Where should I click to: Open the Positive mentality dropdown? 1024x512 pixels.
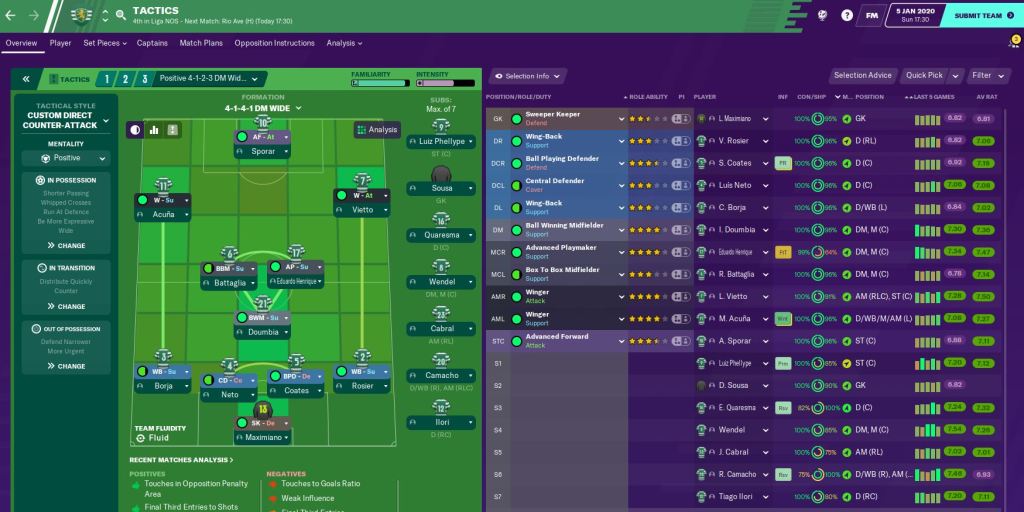point(67,158)
